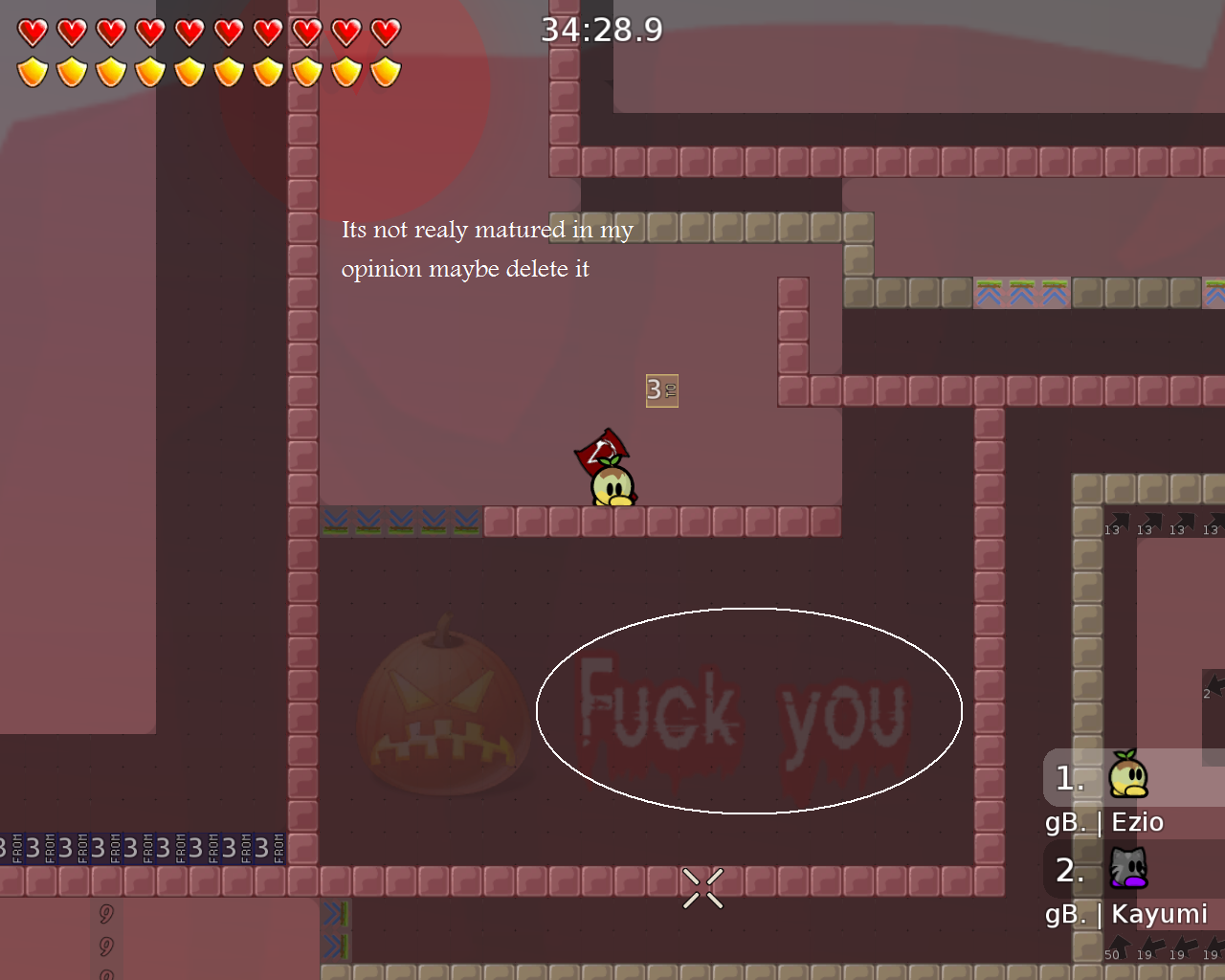Click Ezio's yellow tee avatar in the scoreboard
The image size is (1225, 980).
click(x=1129, y=778)
